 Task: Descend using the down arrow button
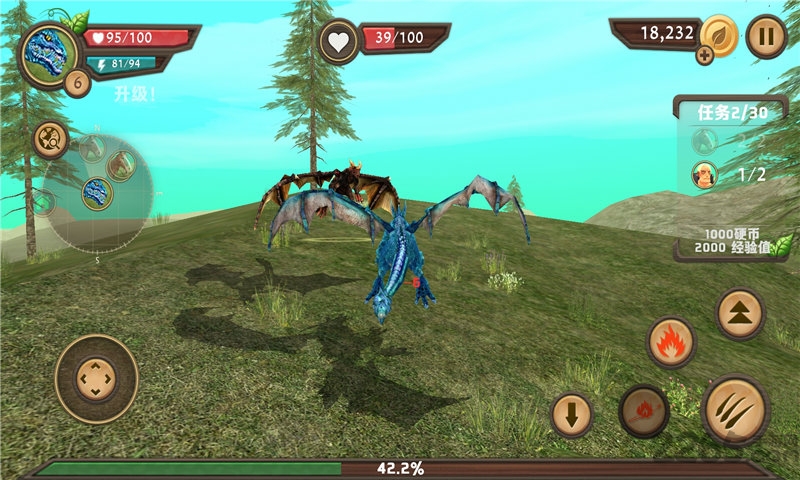(x=572, y=414)
